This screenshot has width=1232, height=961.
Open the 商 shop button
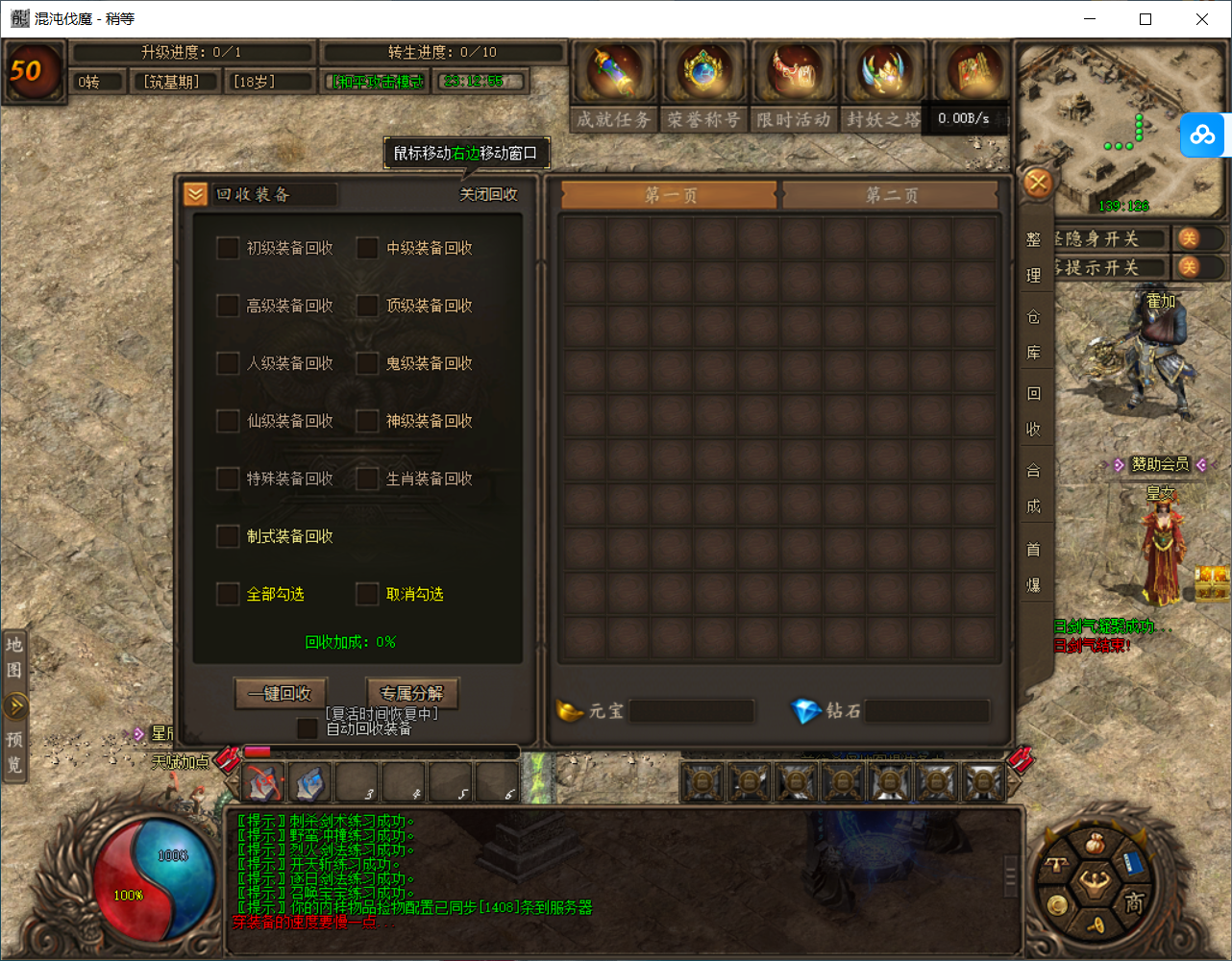point(1134,902)
